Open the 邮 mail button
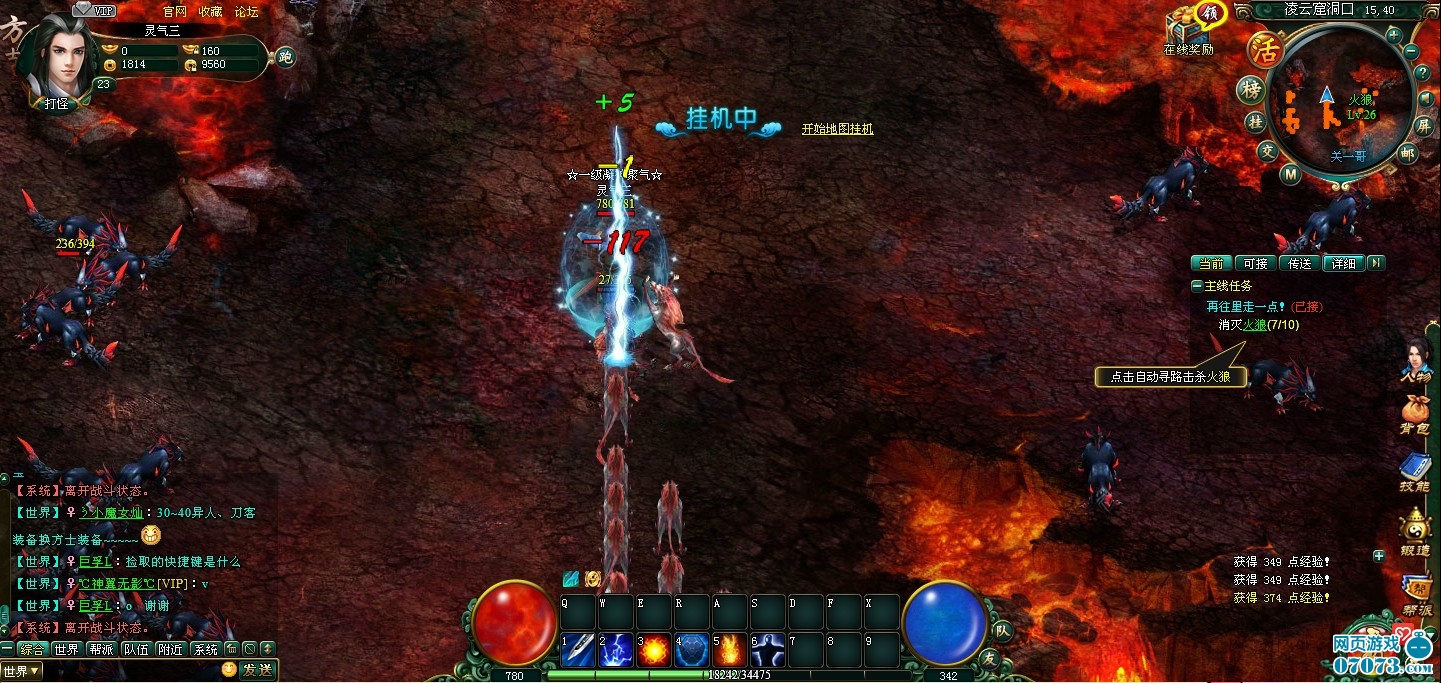 1408,153
